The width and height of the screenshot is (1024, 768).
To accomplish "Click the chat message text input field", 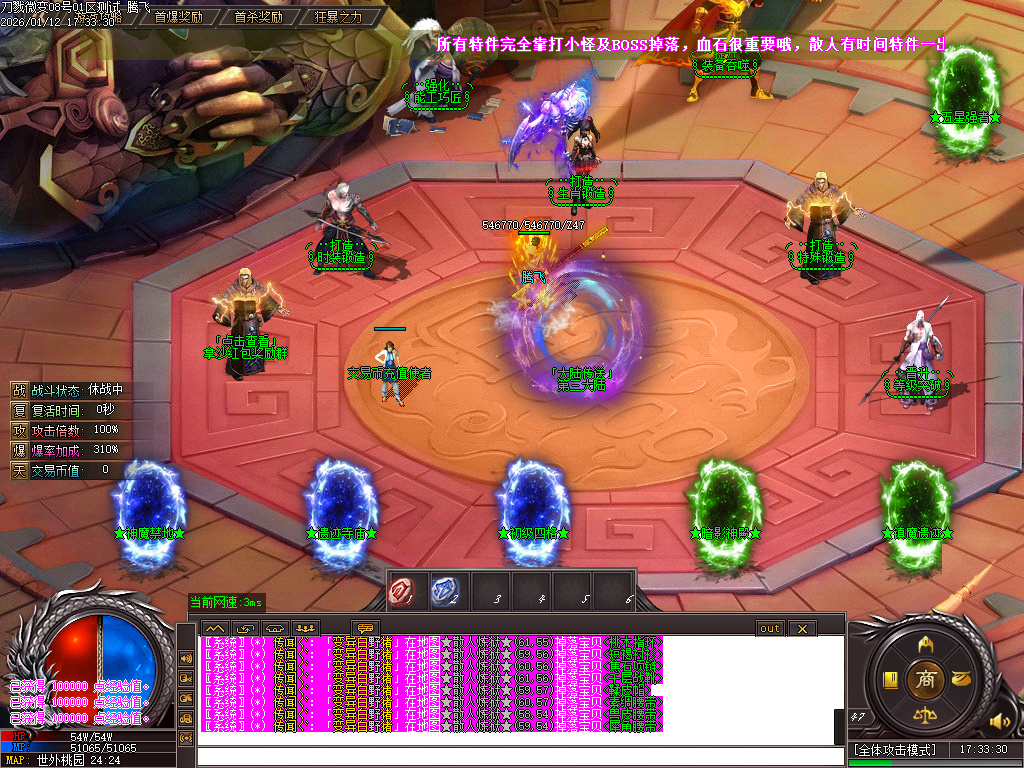I will coord(520,756).
